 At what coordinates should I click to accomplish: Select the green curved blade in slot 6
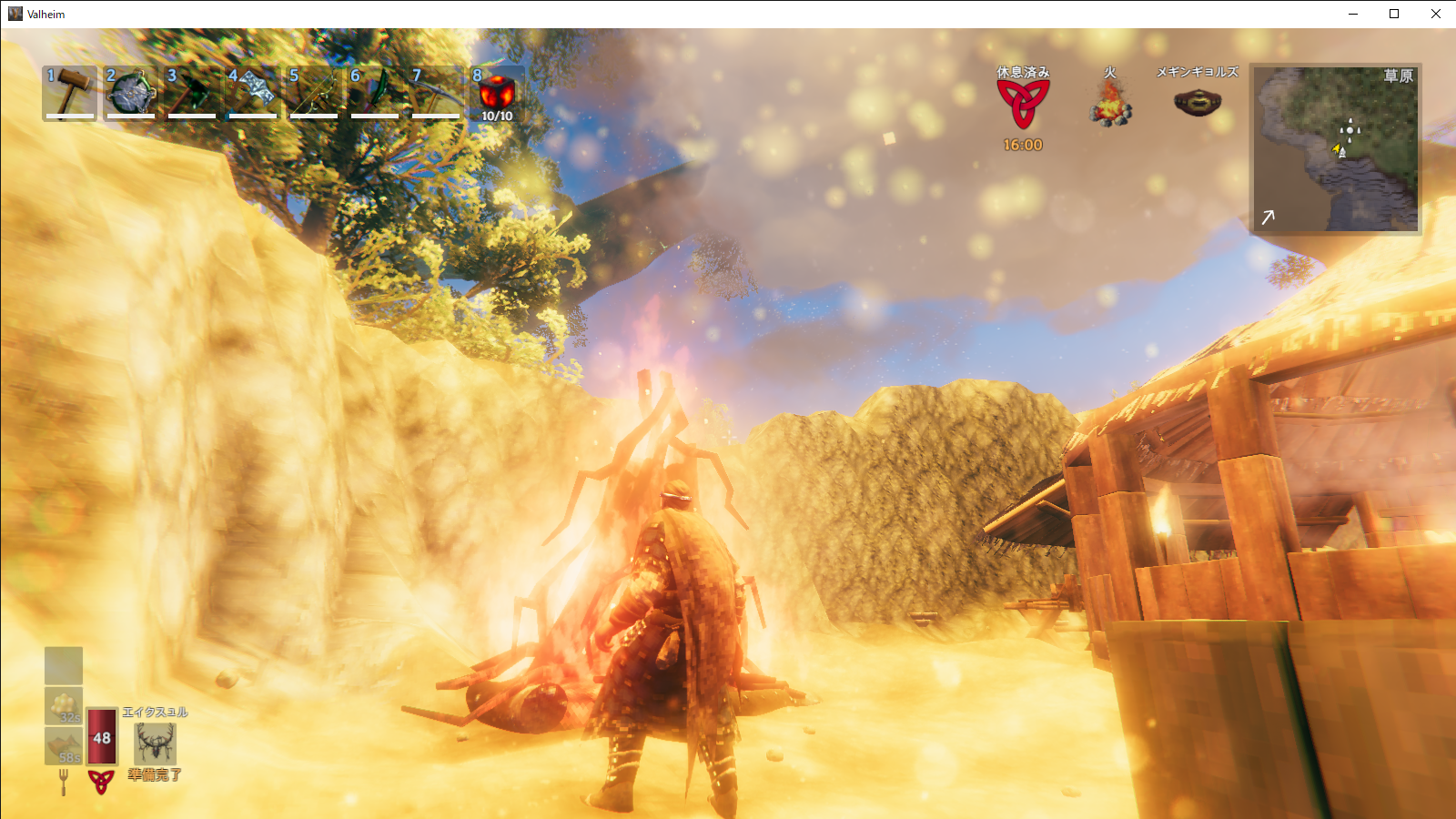coord(375,92)
